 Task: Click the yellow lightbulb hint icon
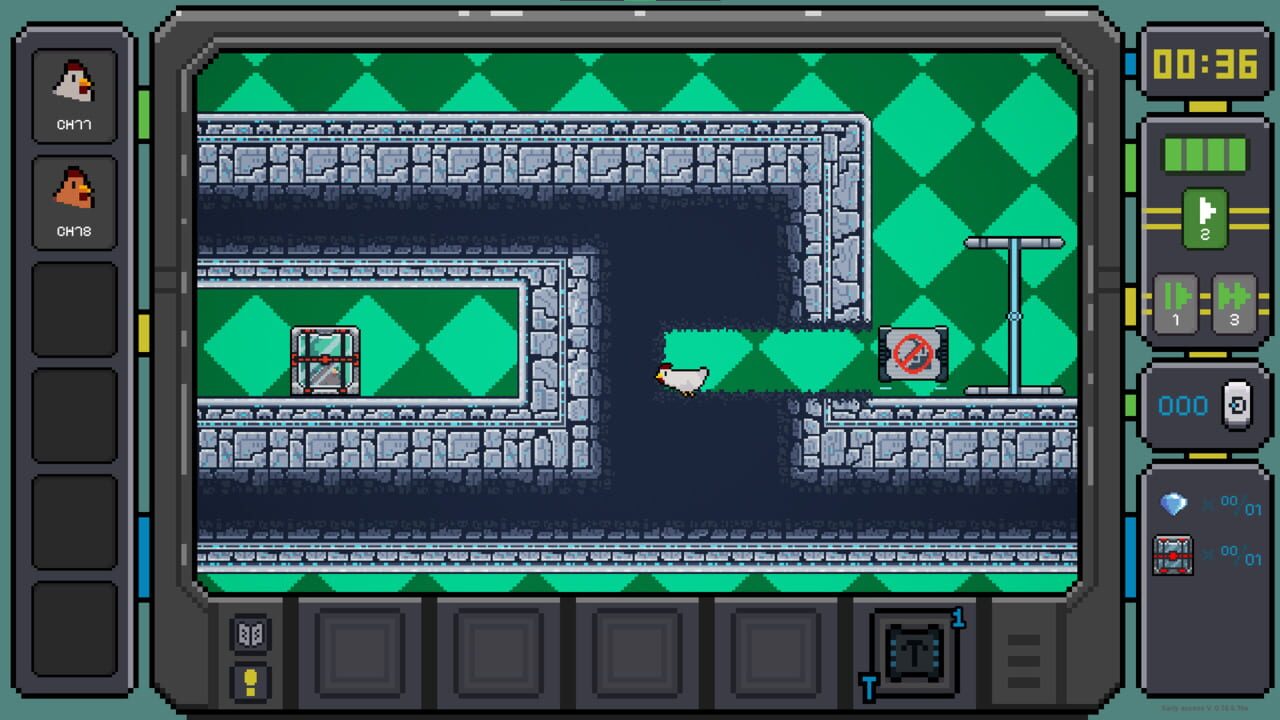coord(249,681)
